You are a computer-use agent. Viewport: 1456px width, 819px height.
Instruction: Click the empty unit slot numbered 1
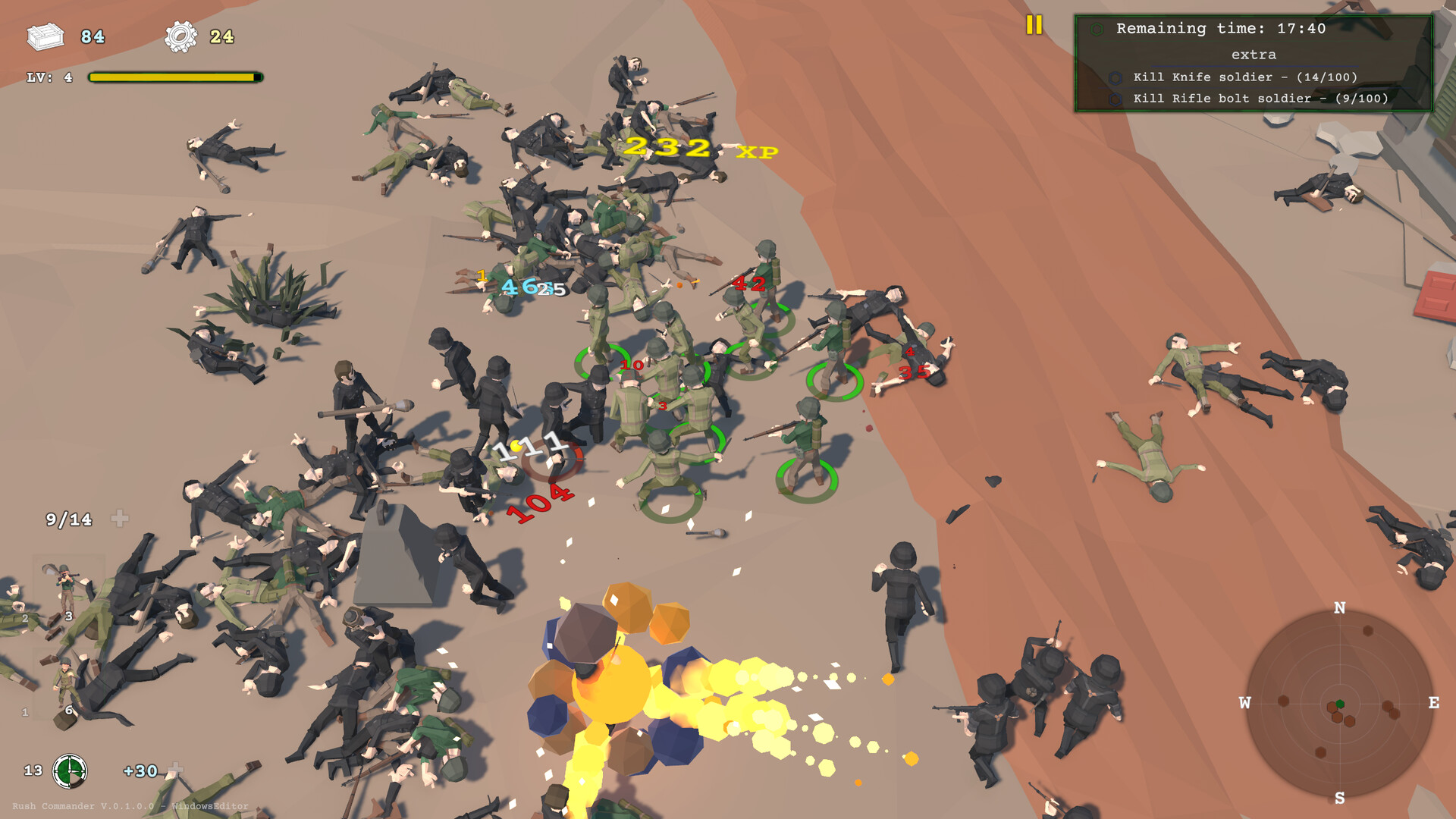point(24,713)
